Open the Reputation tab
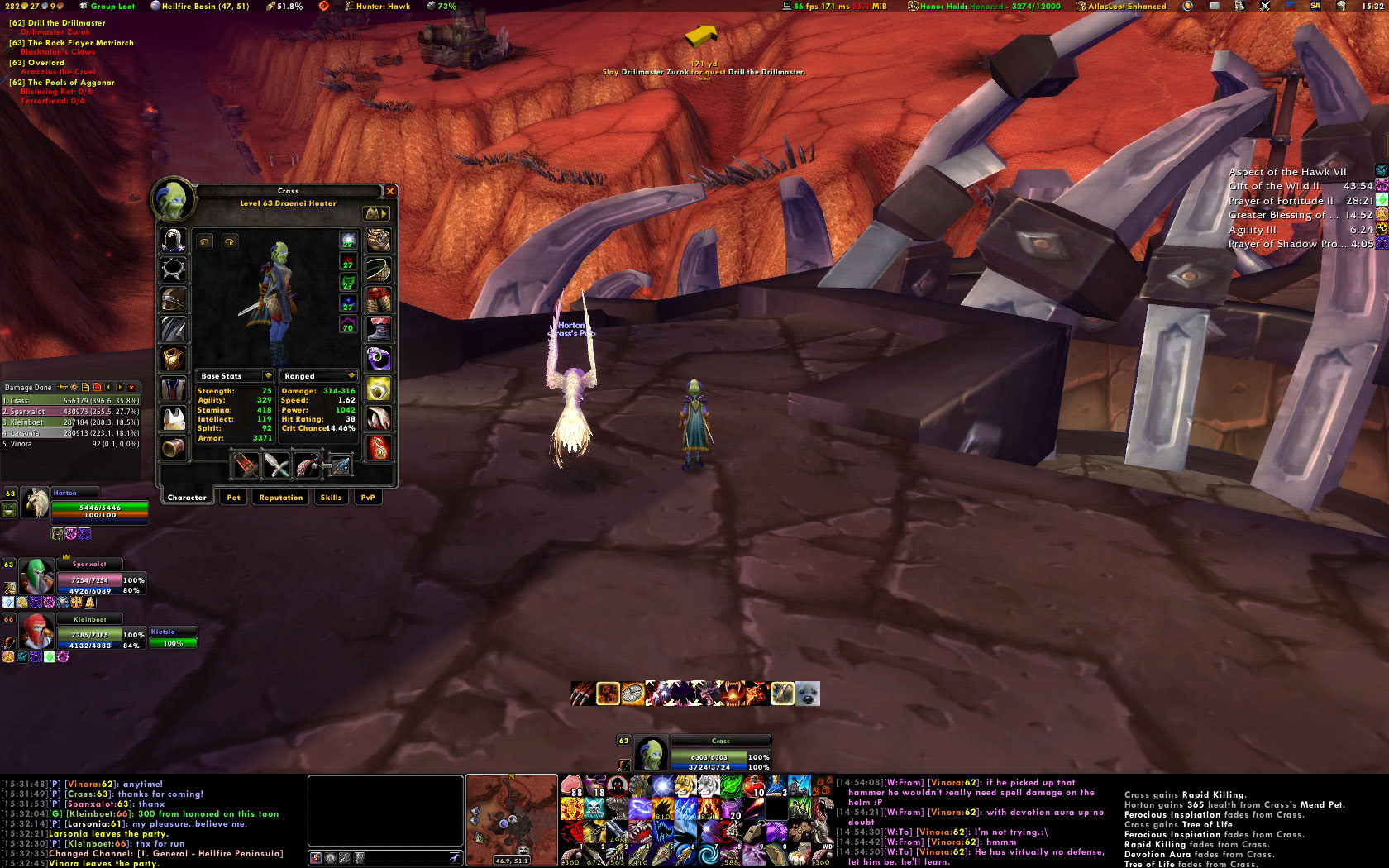1389x868 pixels. (280, 498)
